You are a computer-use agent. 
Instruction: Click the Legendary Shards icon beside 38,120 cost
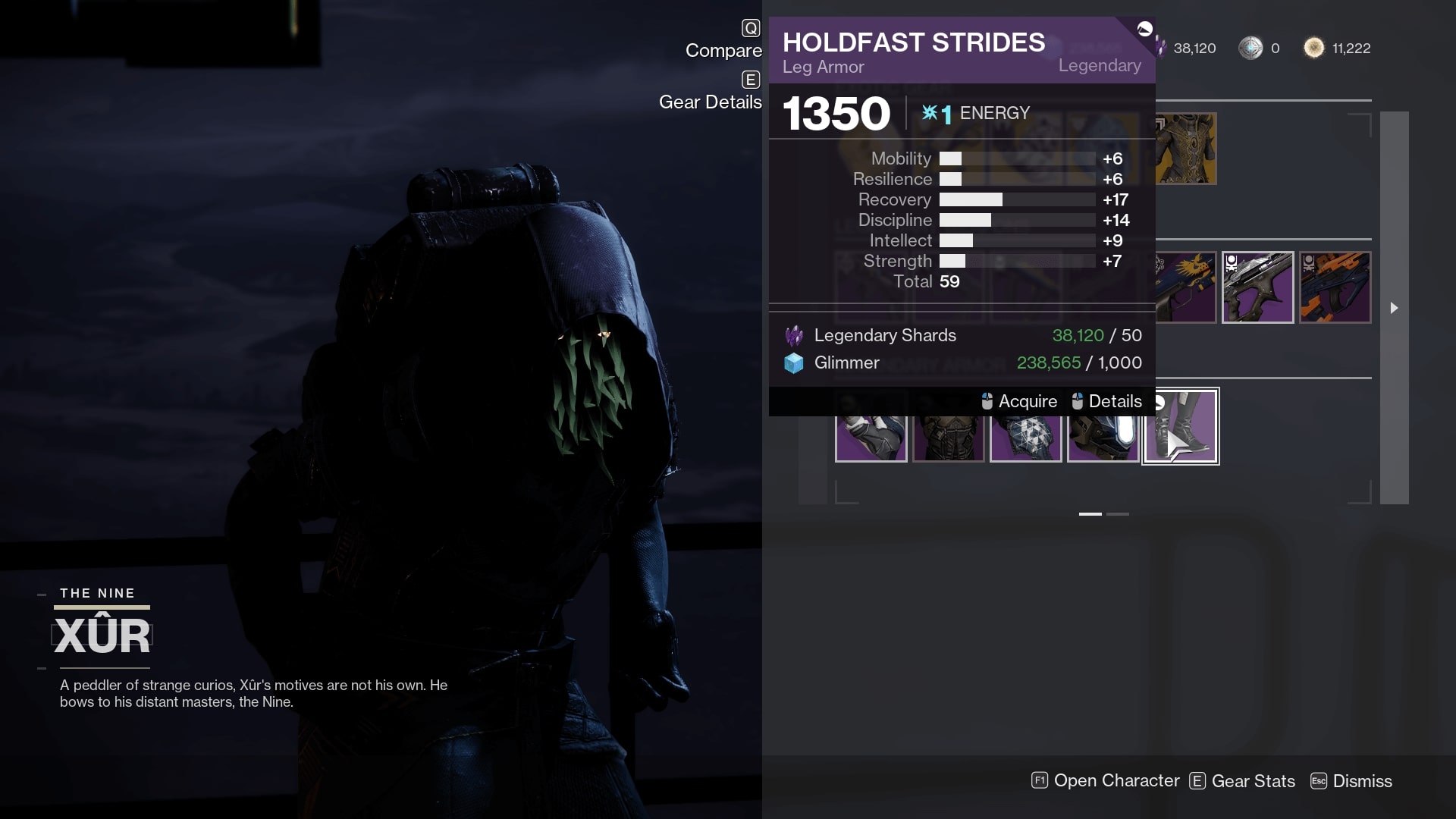click(x=793, y=334)
